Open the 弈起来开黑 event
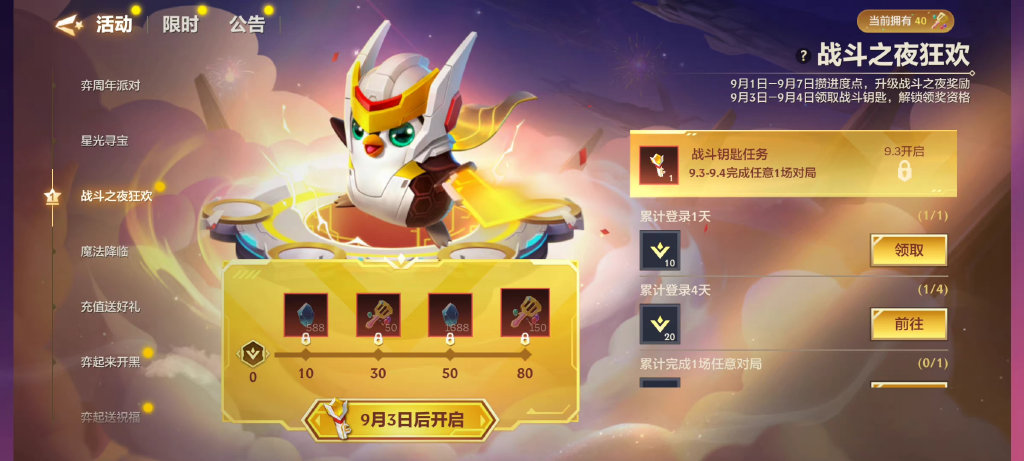This screenshot has width=1024, height=461. 110,361
